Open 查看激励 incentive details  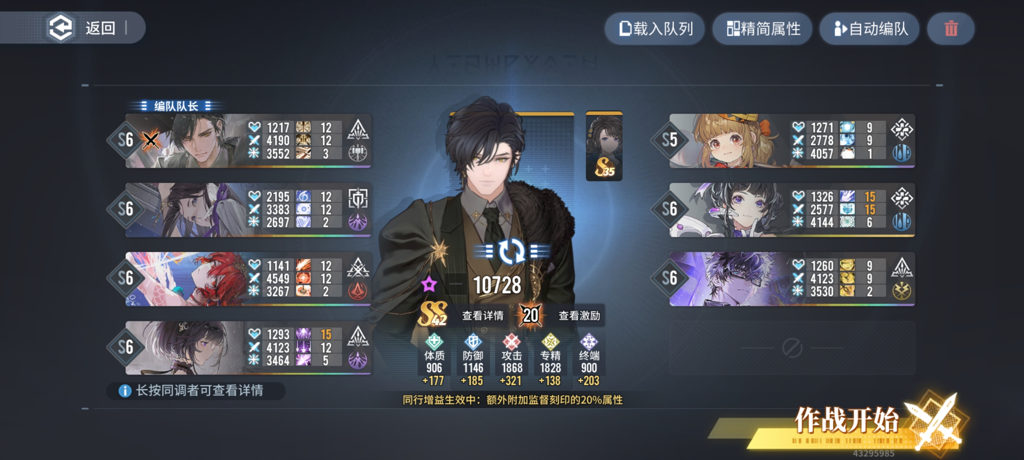(578, 316)
